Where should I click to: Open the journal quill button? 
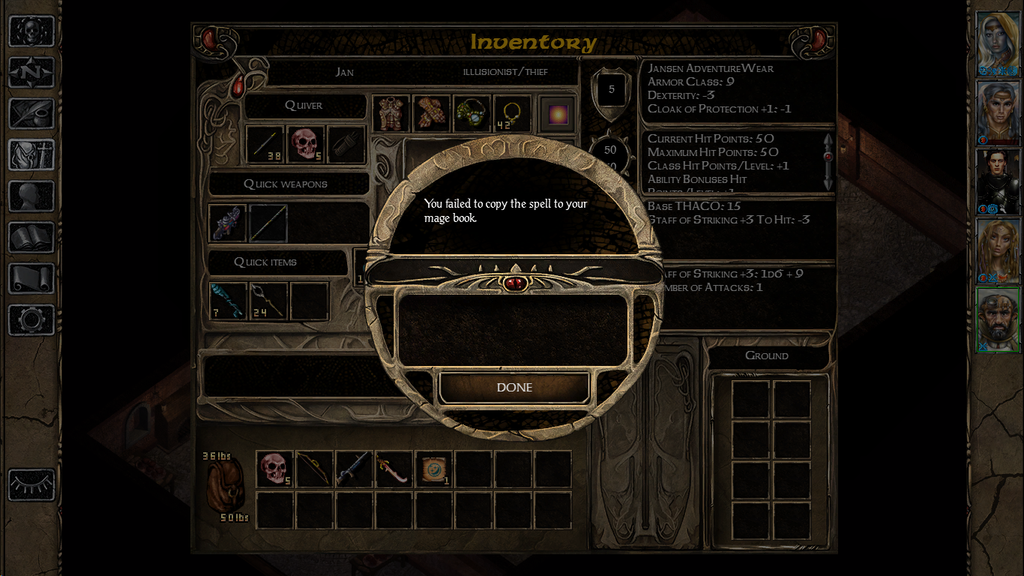[x=31, y=113]
